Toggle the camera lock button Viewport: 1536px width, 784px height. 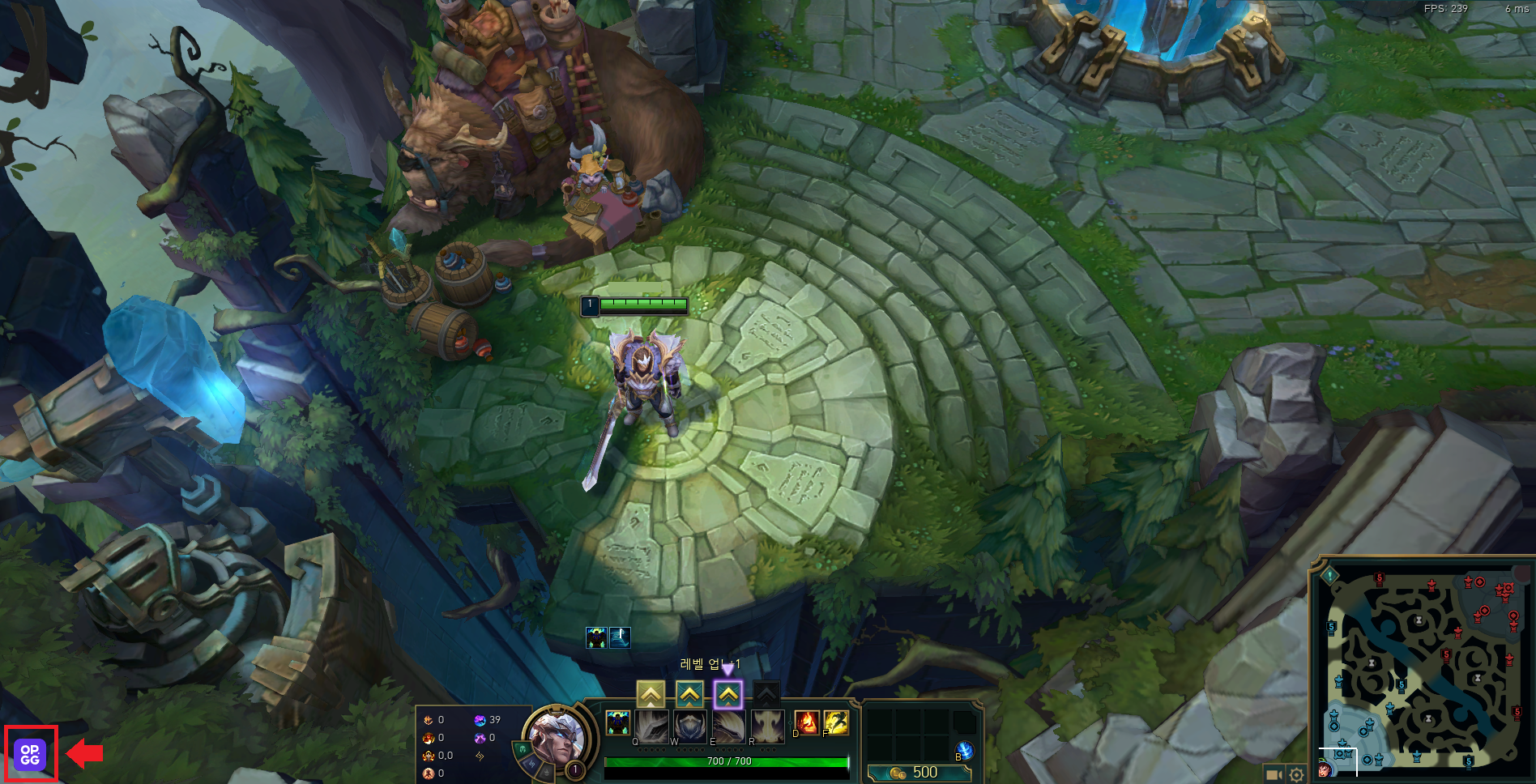tap(1274, 775)
